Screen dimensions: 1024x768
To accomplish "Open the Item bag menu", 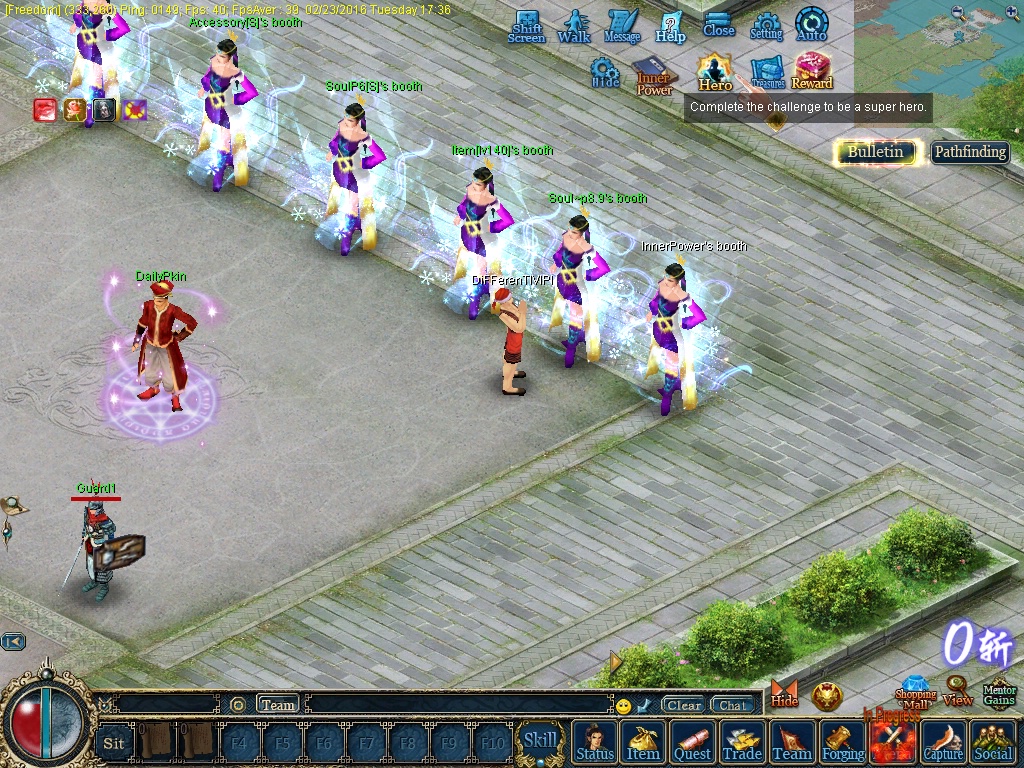I will [643, 743].
